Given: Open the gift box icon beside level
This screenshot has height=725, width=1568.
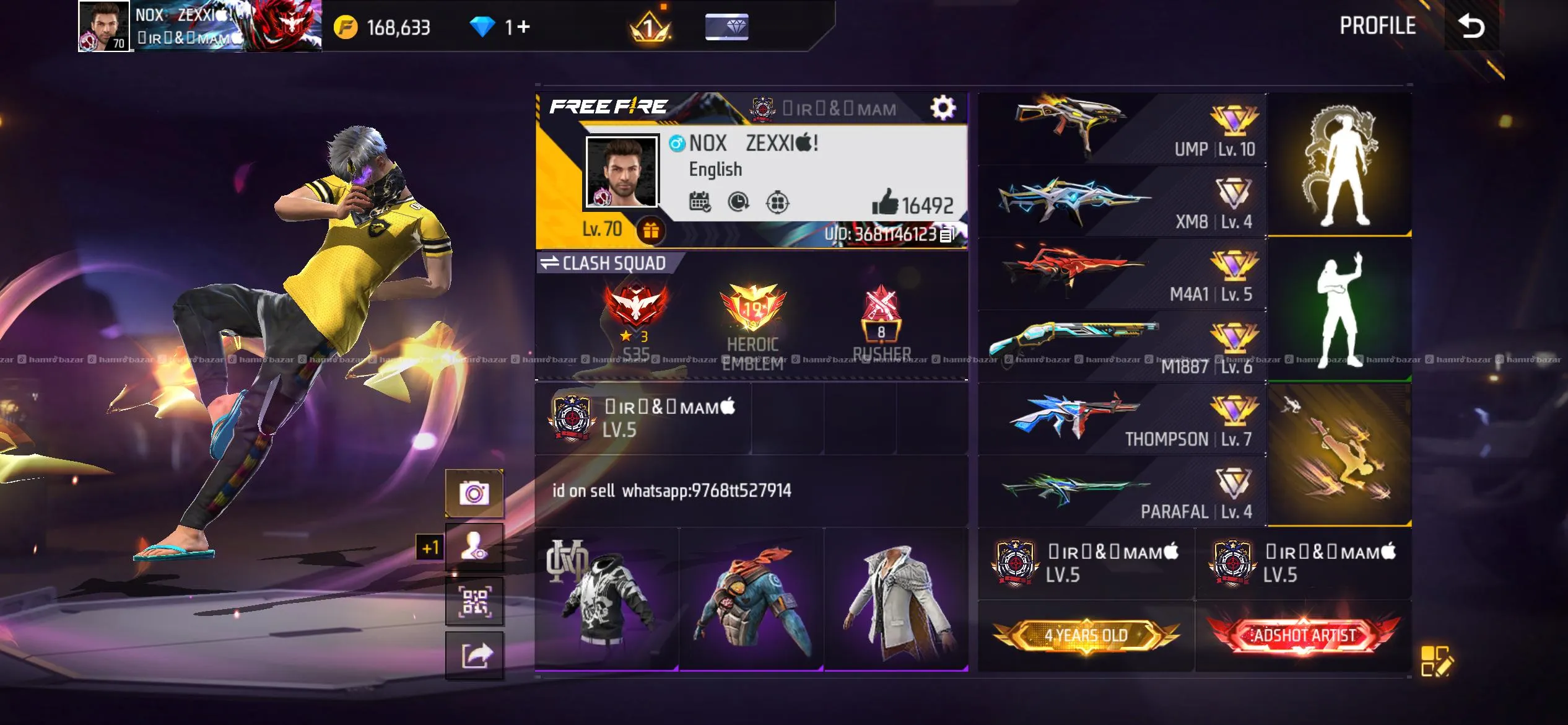Looking at the screenshot, I should click(650, 231).
